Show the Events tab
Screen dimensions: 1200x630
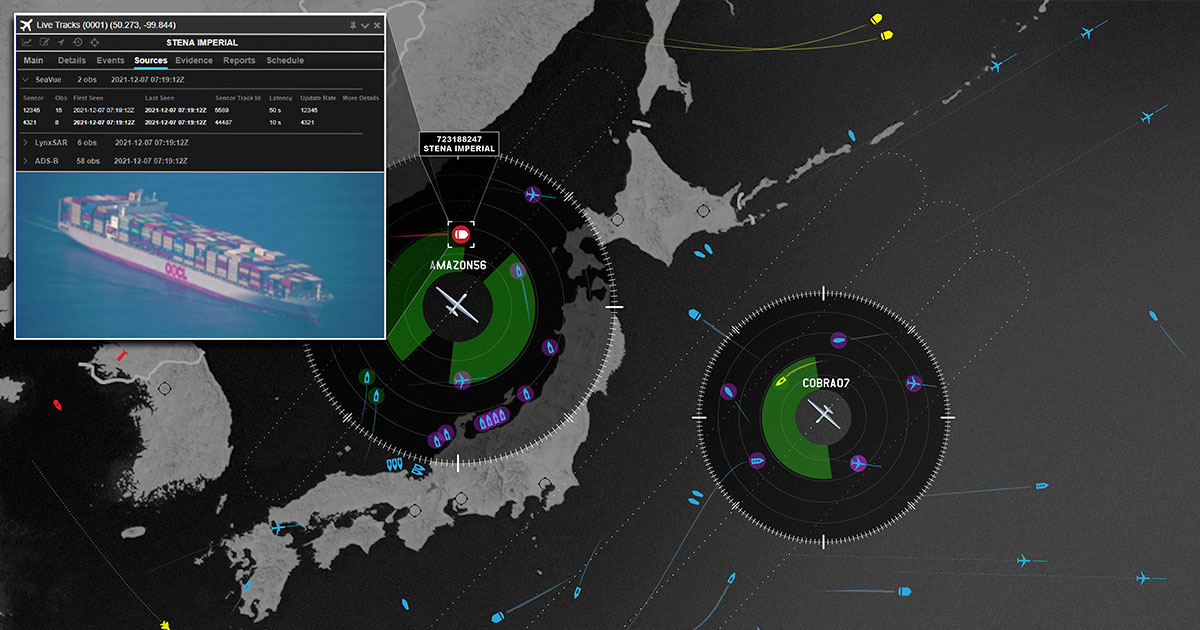click(110, 61)
